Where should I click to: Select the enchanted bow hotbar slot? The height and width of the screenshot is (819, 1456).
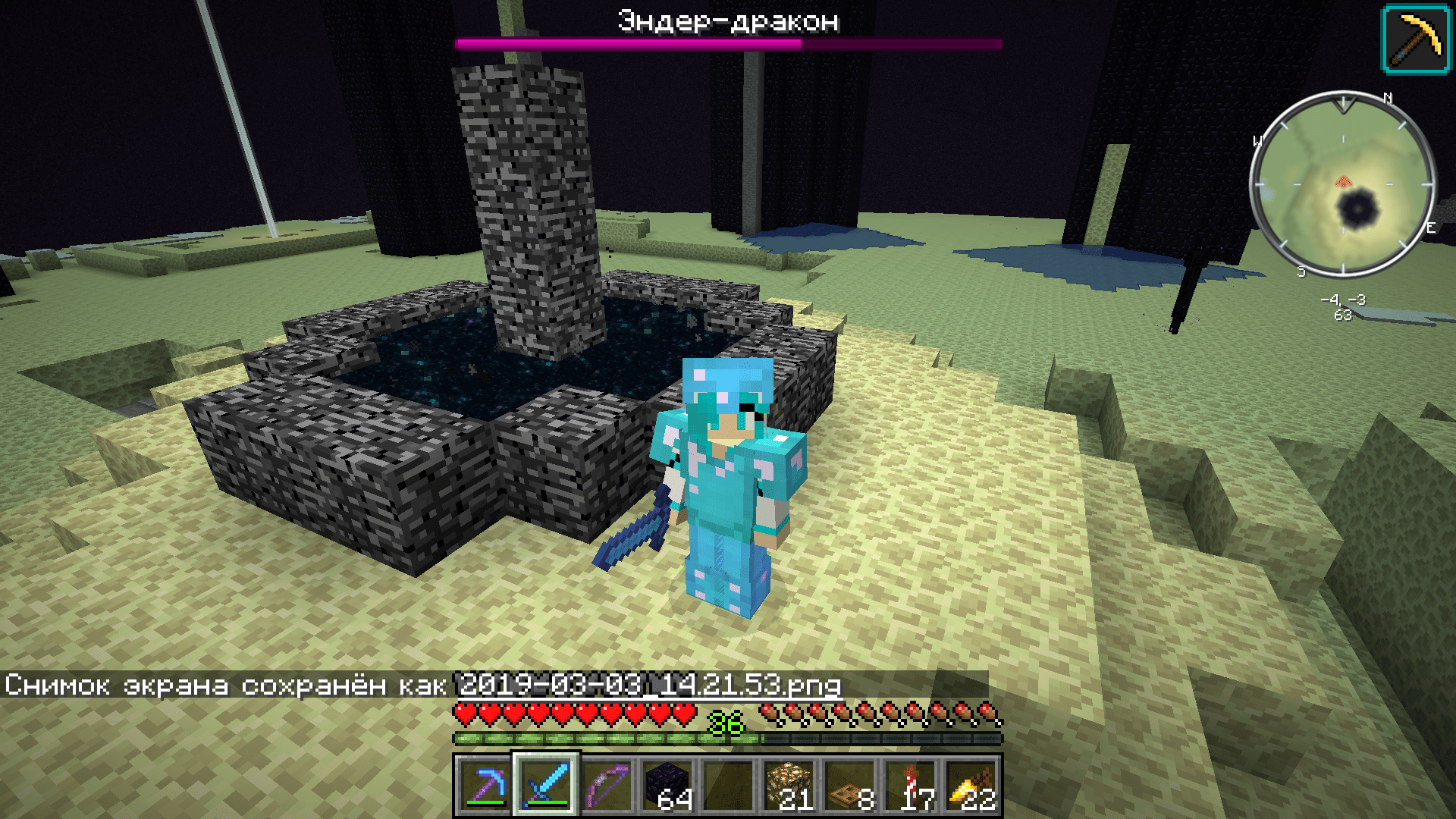(607, 786)
